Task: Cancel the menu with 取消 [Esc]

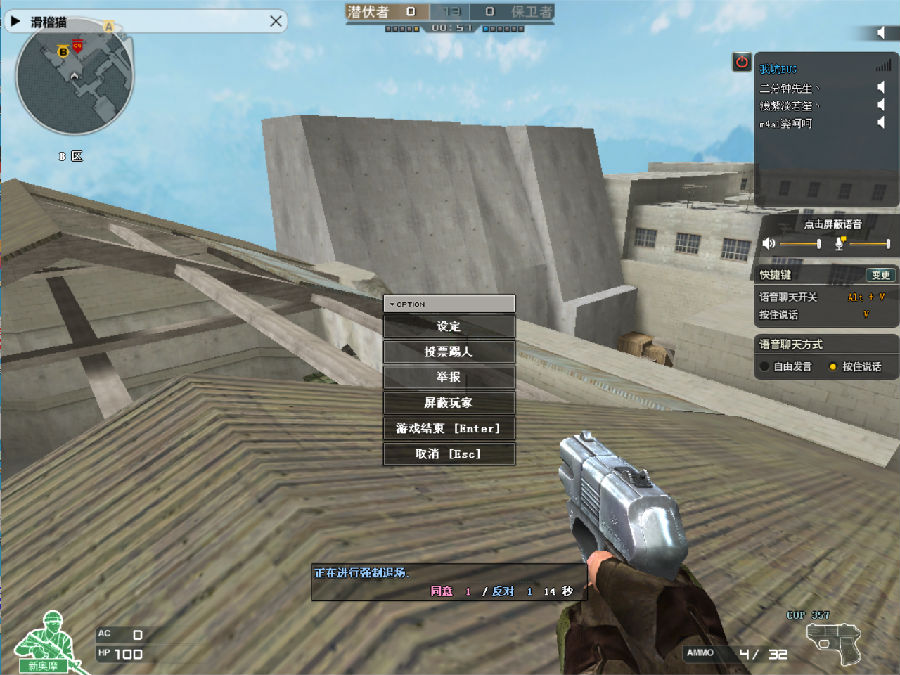Action: tap(449, 454)
